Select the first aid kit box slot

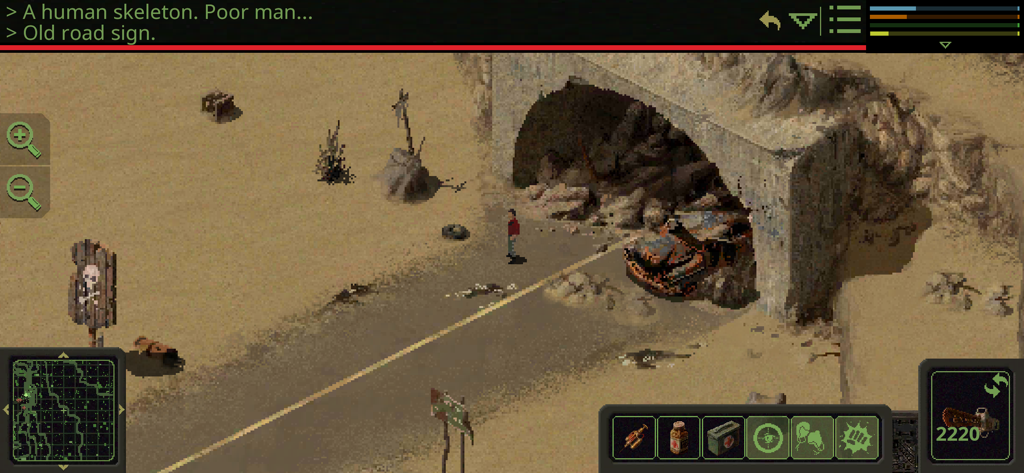point(722,438)
